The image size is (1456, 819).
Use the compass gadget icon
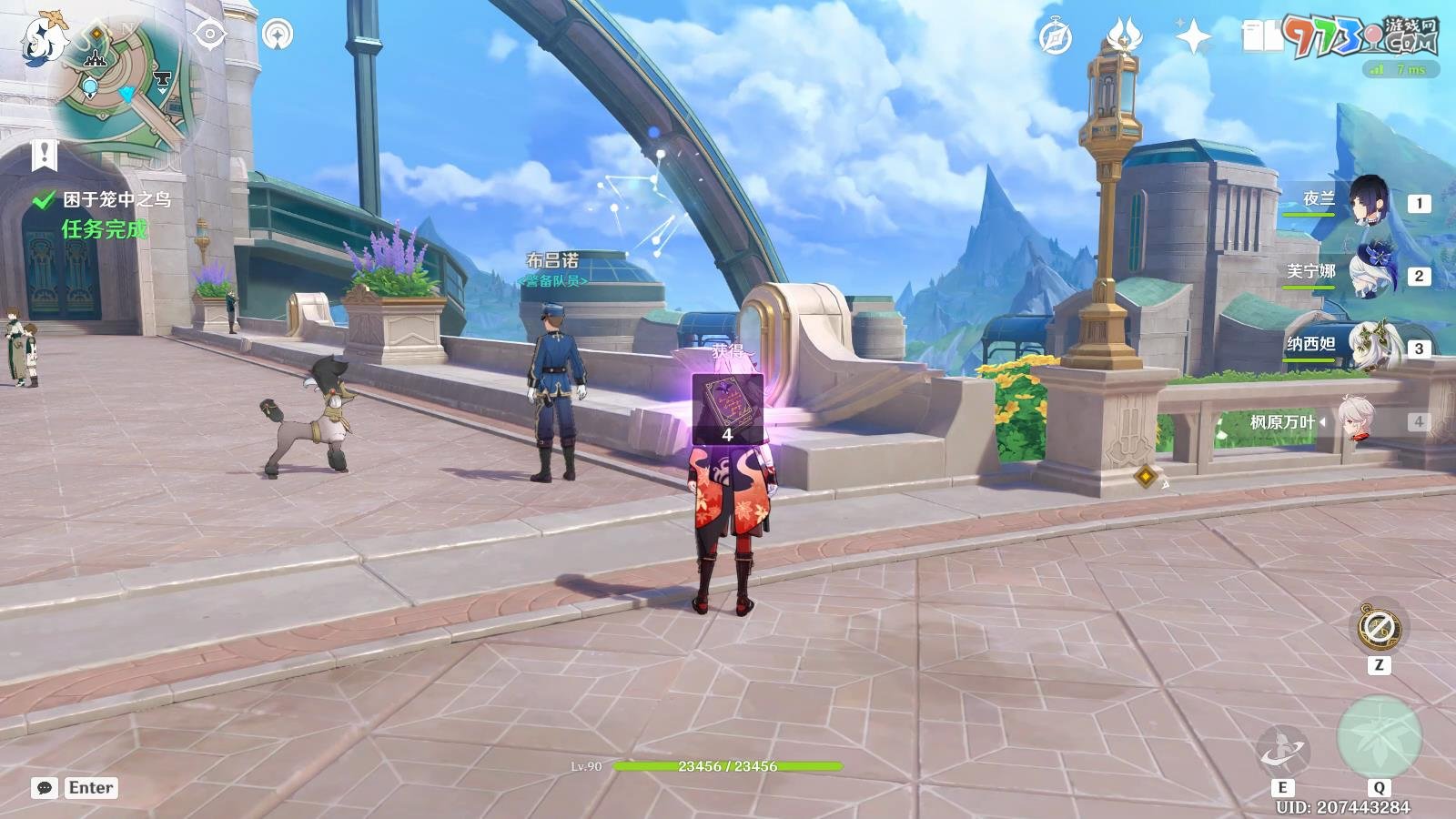(x=1378, y=627)
